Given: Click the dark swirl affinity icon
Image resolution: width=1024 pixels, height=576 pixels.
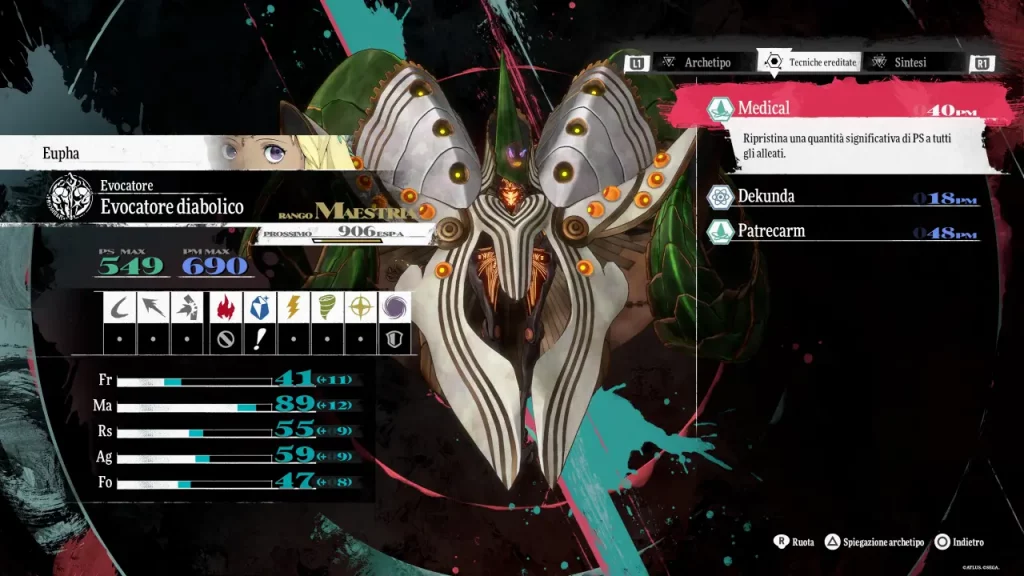Looking at the screenshot, I should (x=397, y=306).
